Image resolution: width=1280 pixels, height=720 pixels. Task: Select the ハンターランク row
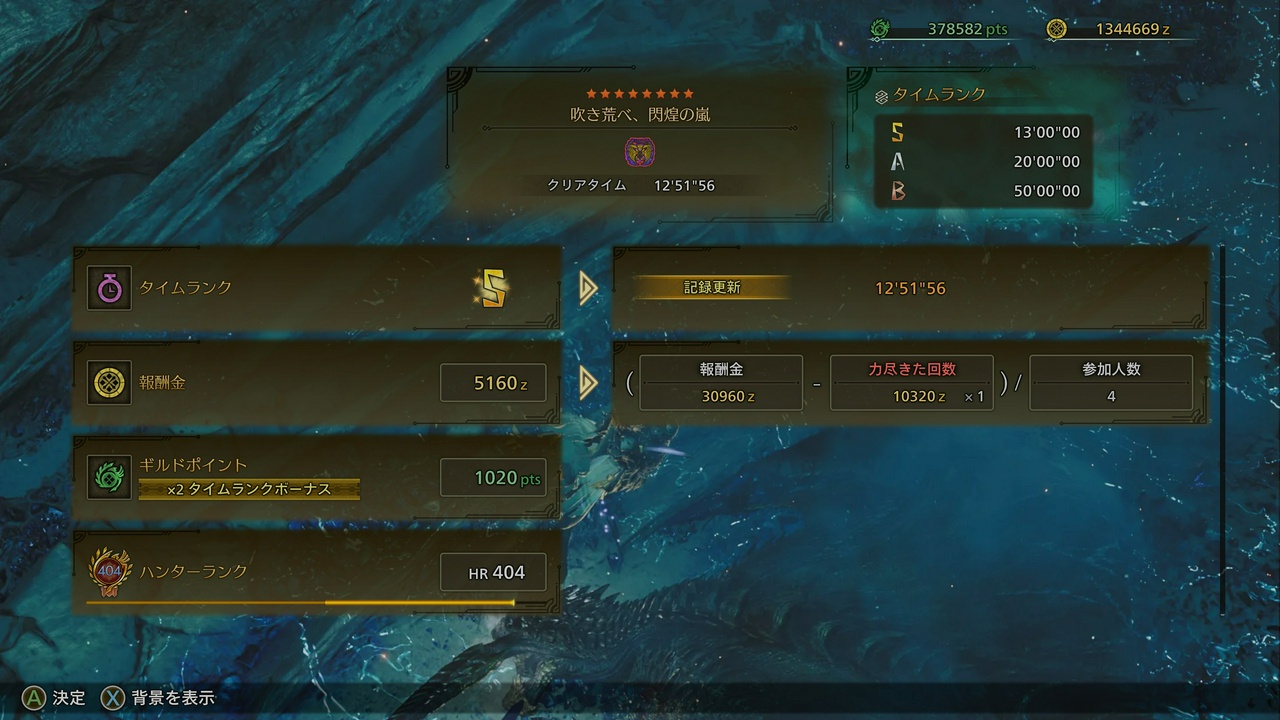[317, 572]
